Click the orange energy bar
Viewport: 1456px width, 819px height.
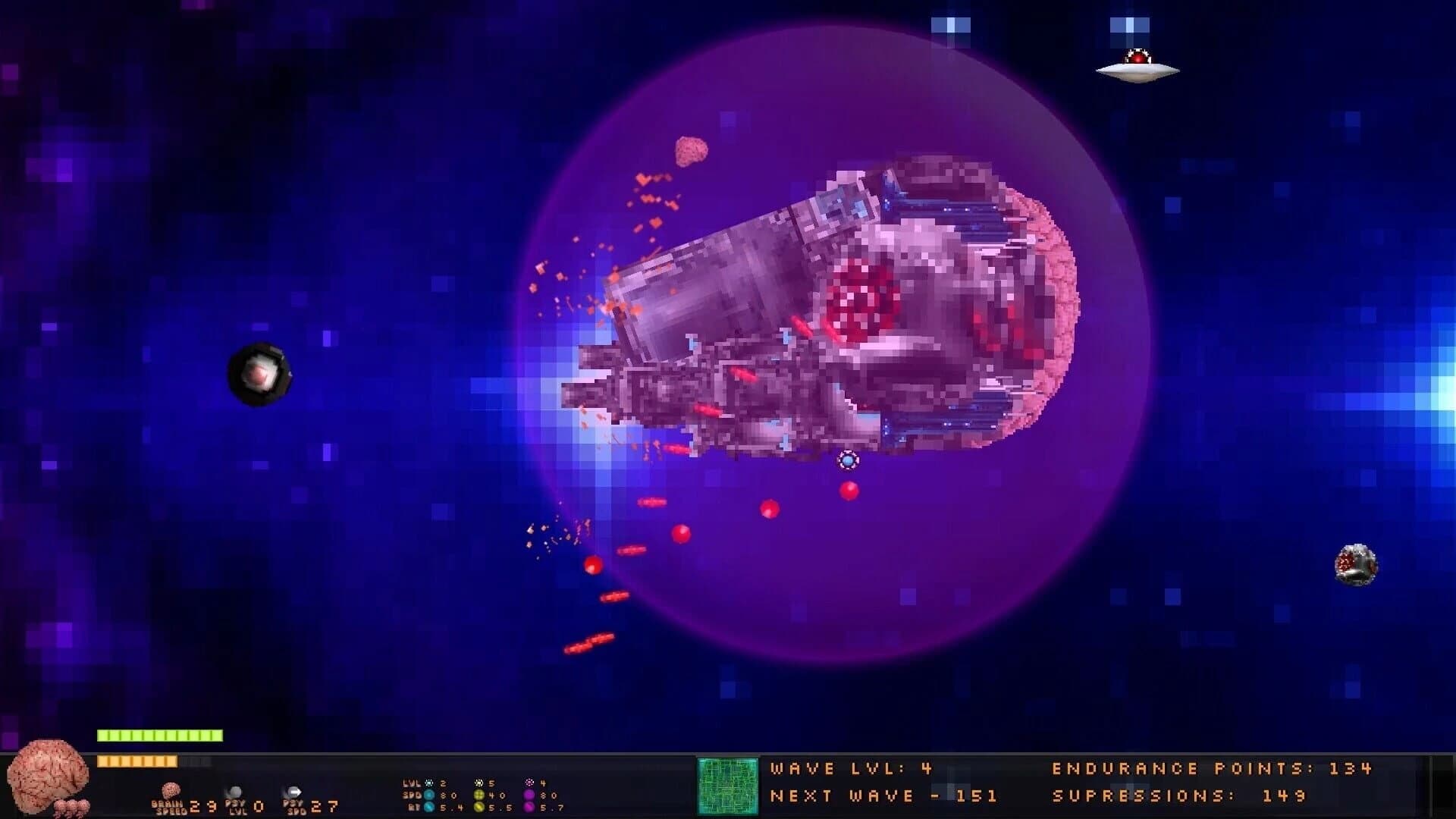click(138, 760)
